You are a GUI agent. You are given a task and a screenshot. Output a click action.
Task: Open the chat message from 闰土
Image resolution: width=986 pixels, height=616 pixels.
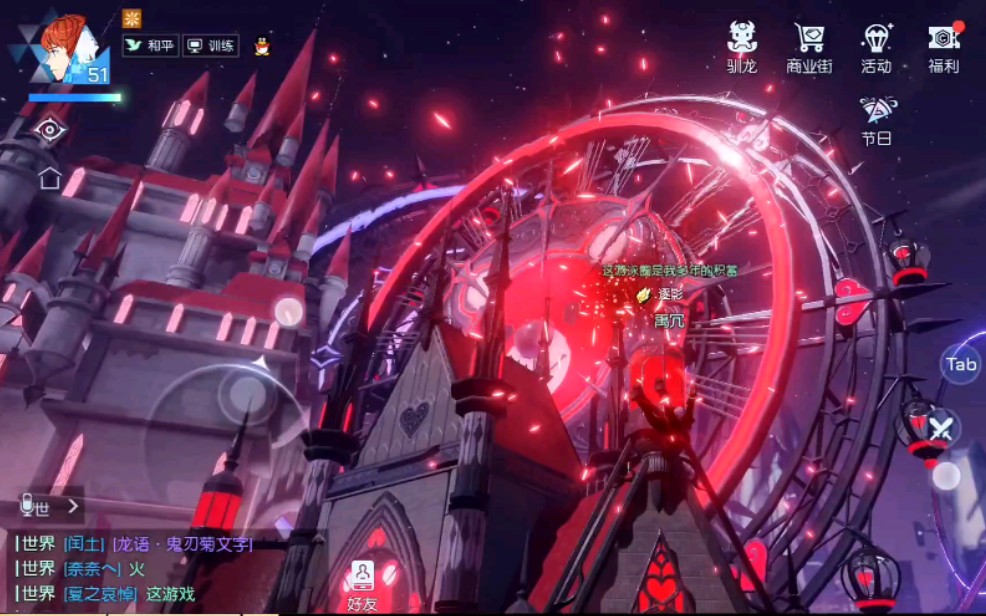coord(135,544)
